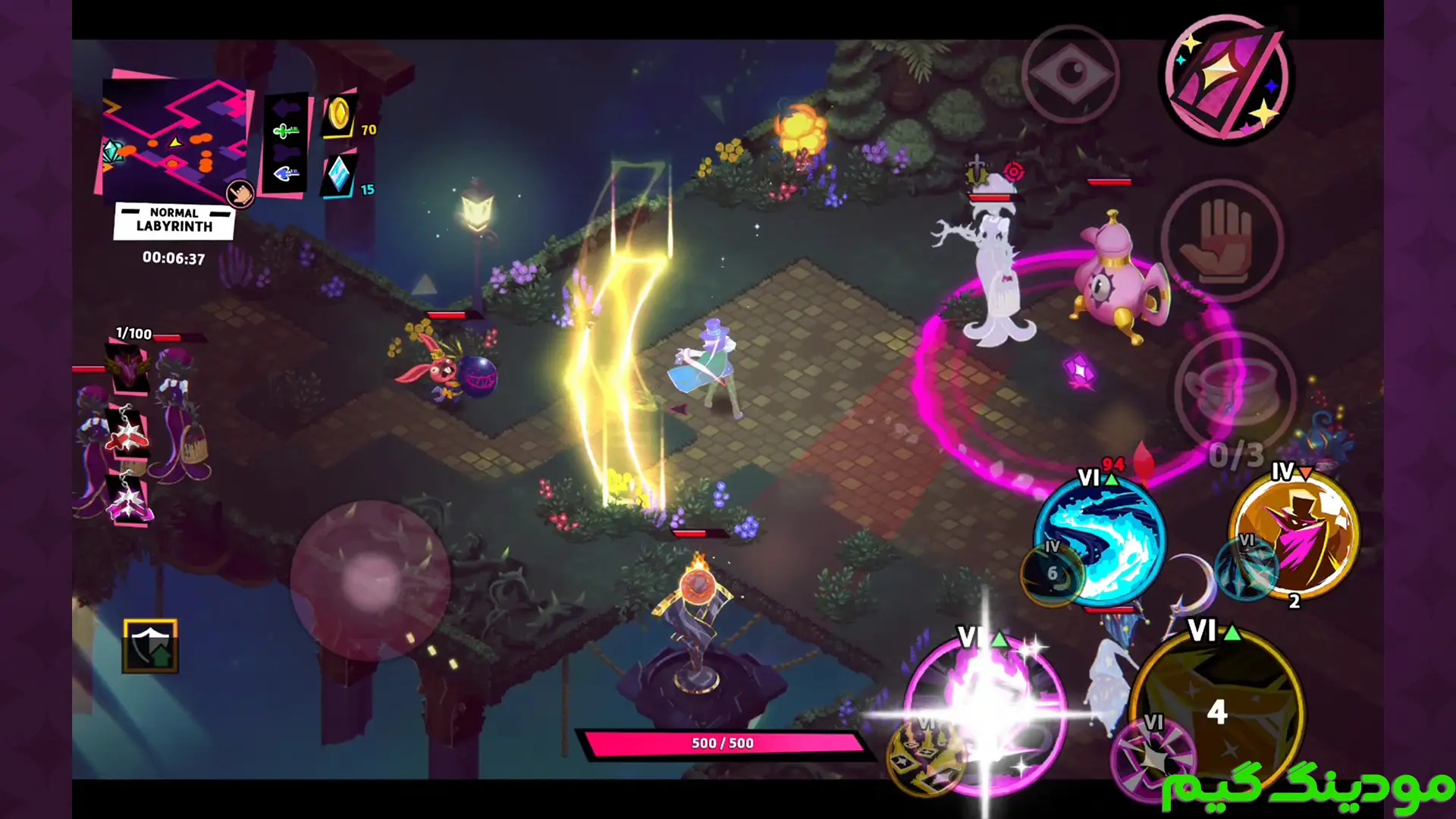Screen dimensions: 1456x819
Task: Open the sparkling magic card button
Action: (1226, 79)
